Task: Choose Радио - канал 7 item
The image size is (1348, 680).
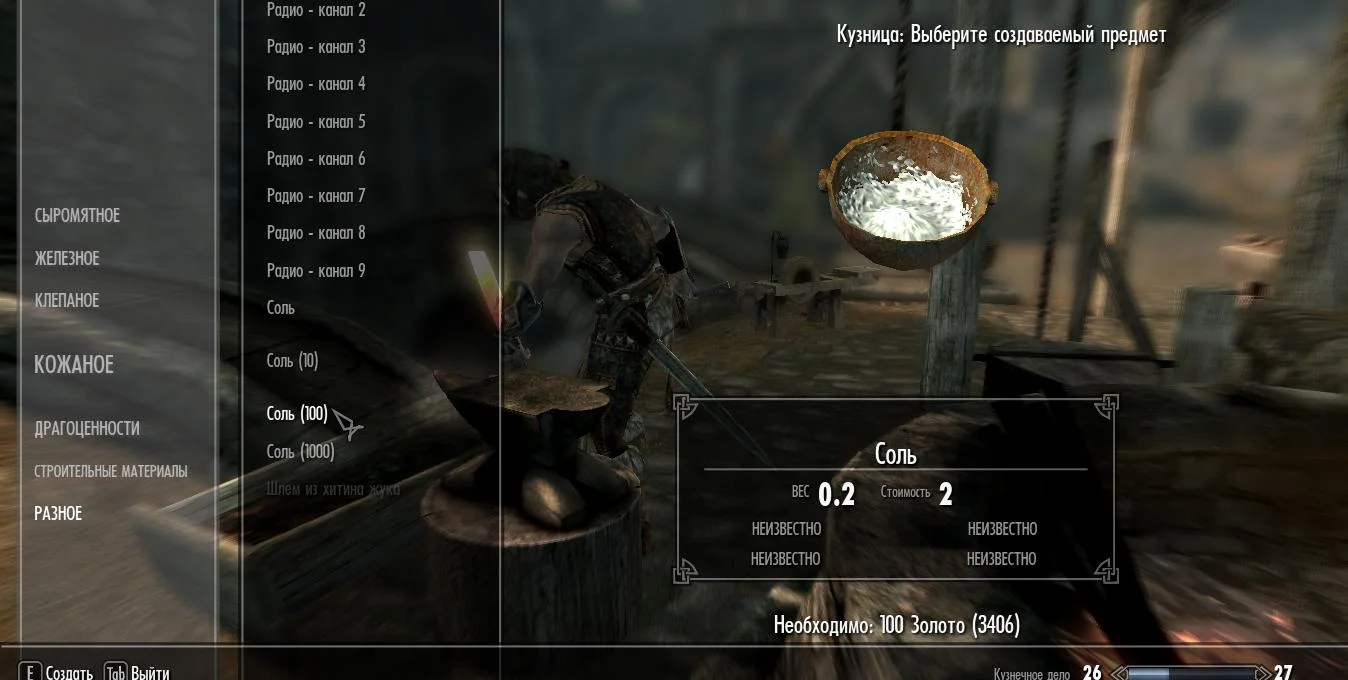Action: click(x=316, y=196)
